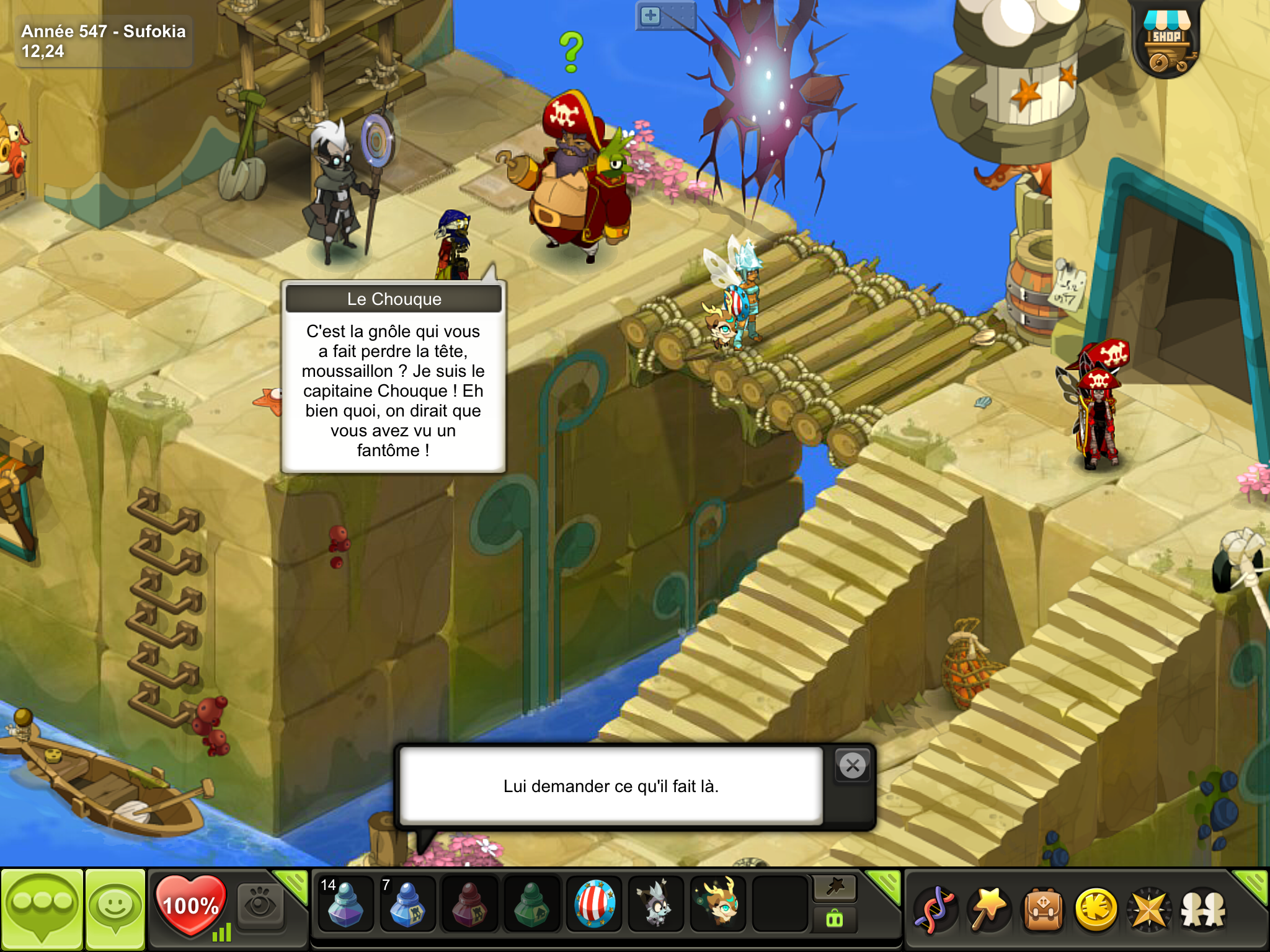Screen dimensions: 1270x952
Task: Switch hotbar to the green bag items tab
Action: tap(835, 919)
